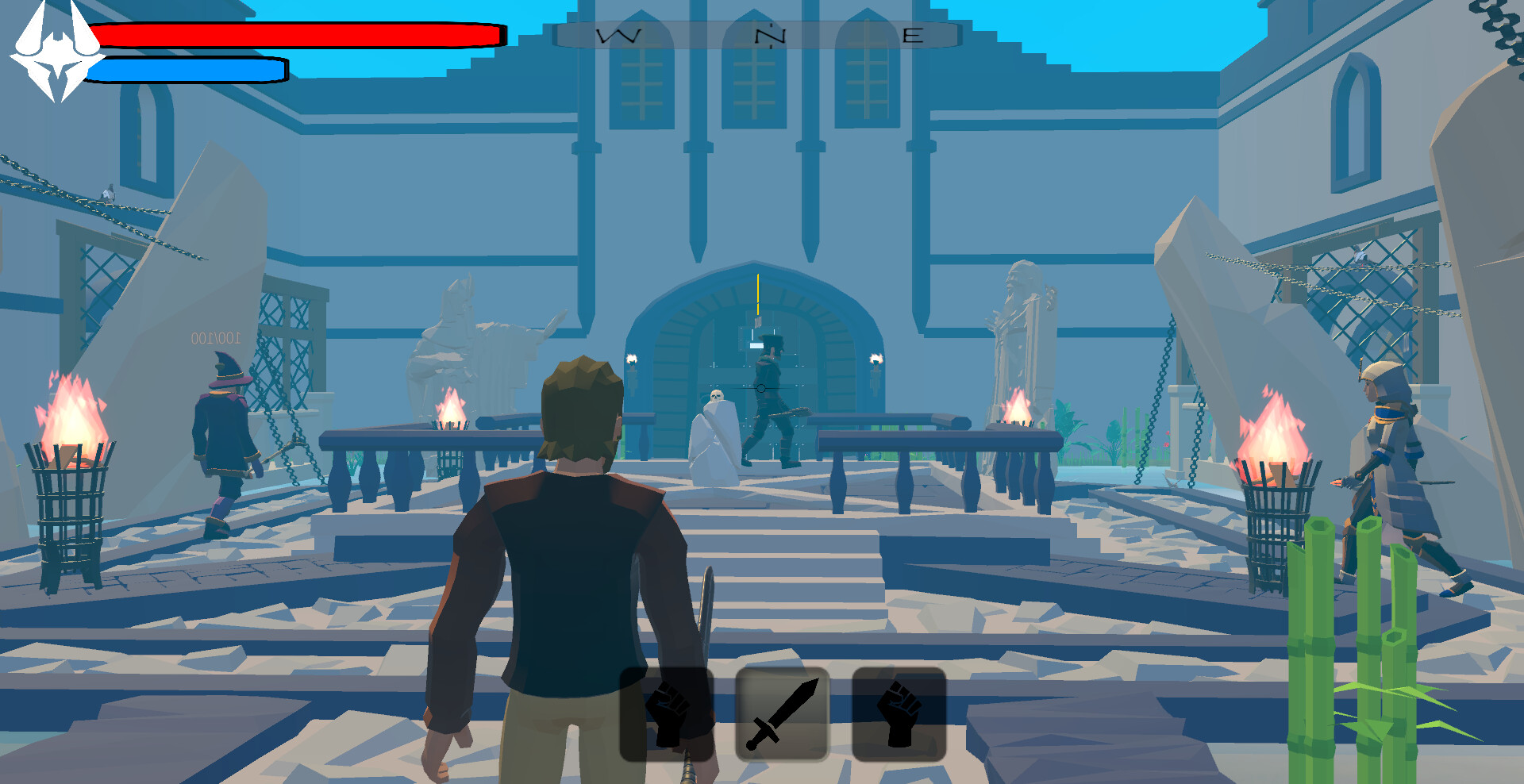
Task: Click the quest marker above the enemy
Action: (758, 294)
